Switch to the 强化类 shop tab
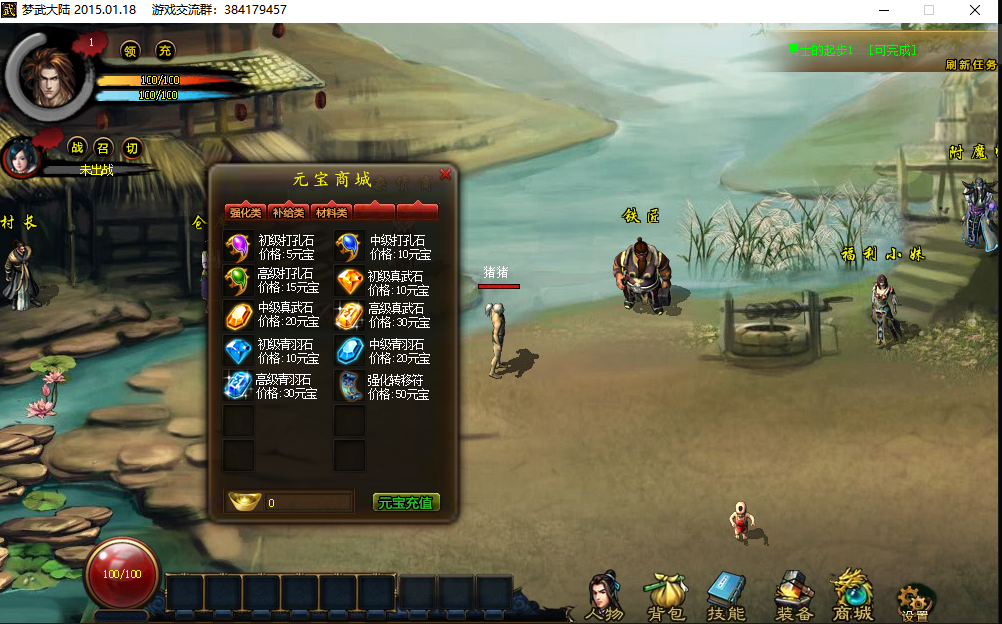Viewport: 1002px width, 624px height. 245,212
